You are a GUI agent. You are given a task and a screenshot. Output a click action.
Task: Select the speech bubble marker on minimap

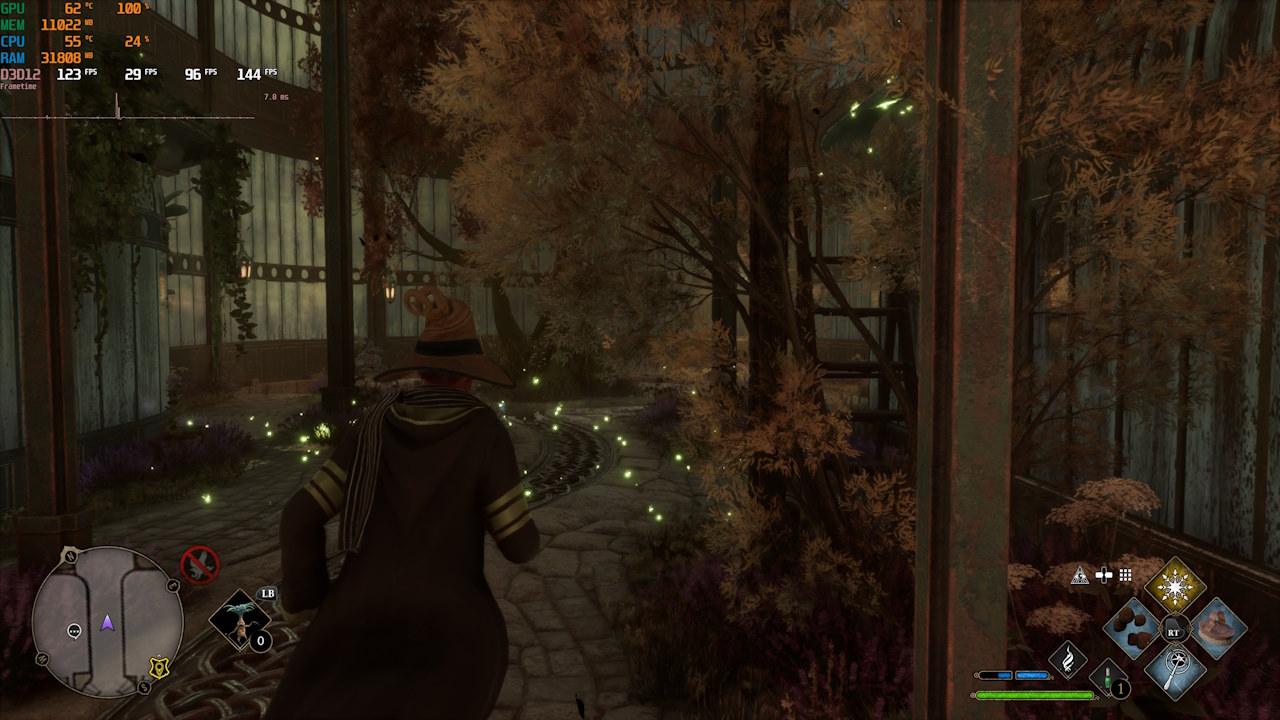[x=74, y=631]
